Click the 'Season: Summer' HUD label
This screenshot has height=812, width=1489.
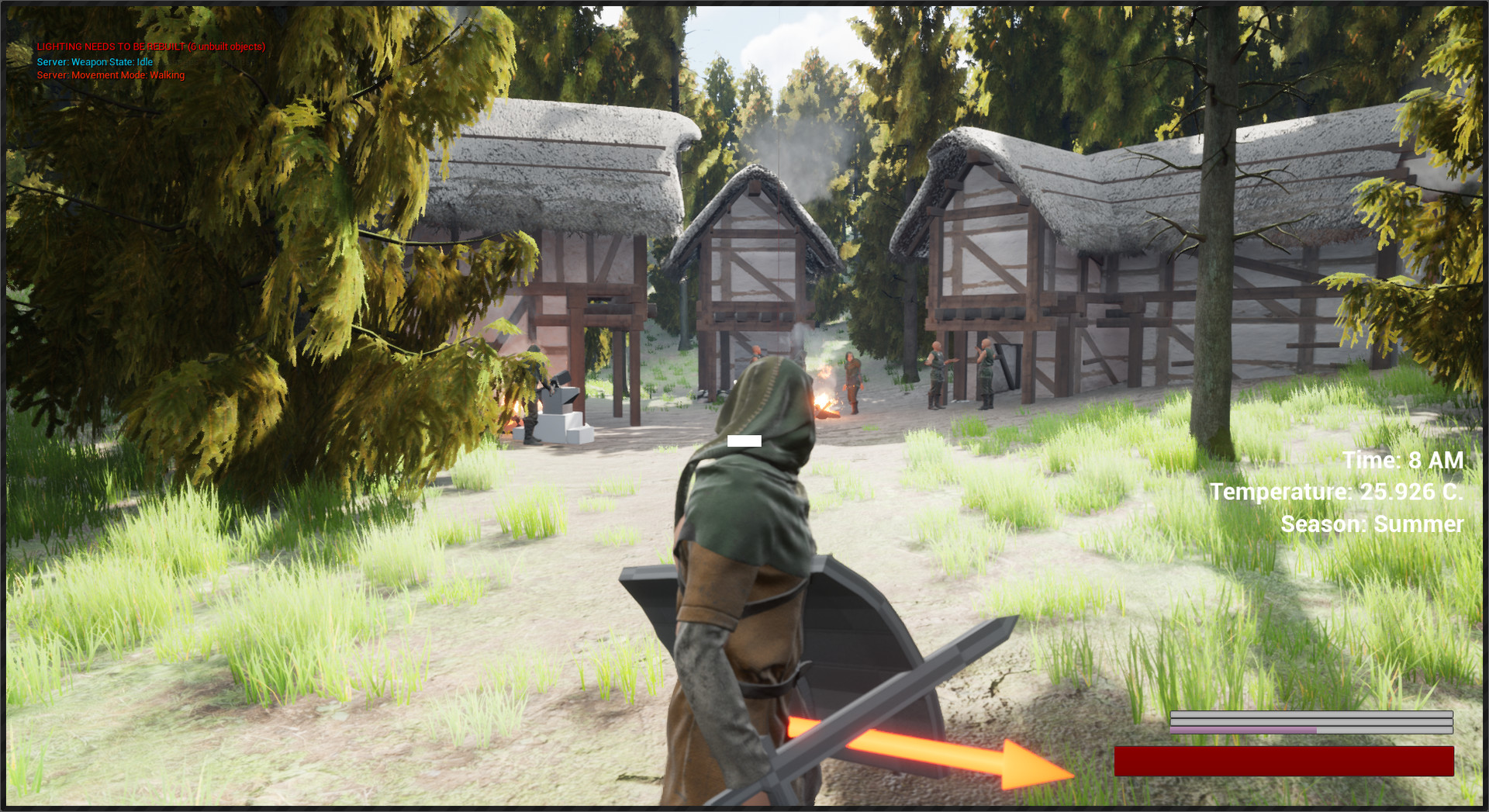(x=1373, y=523)
